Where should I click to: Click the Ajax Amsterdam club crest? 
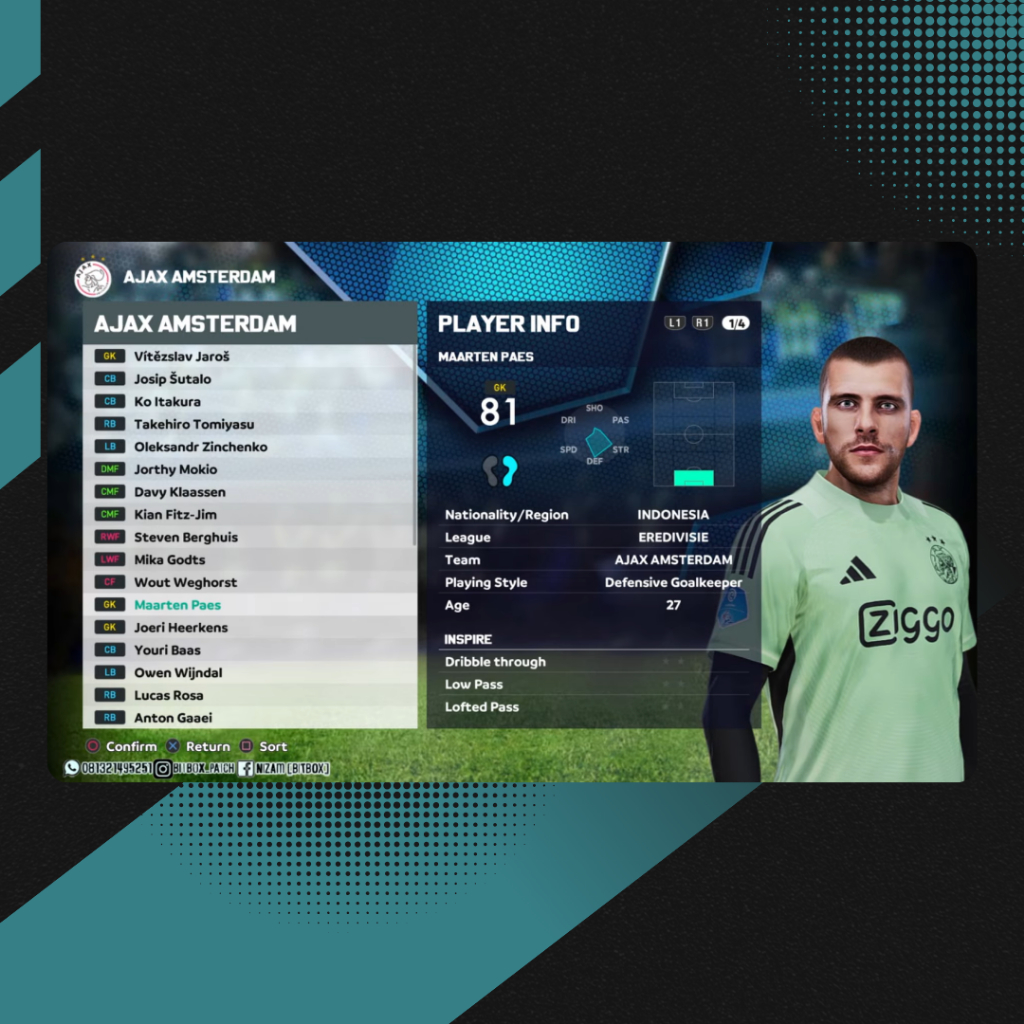(x=93, y=278)
